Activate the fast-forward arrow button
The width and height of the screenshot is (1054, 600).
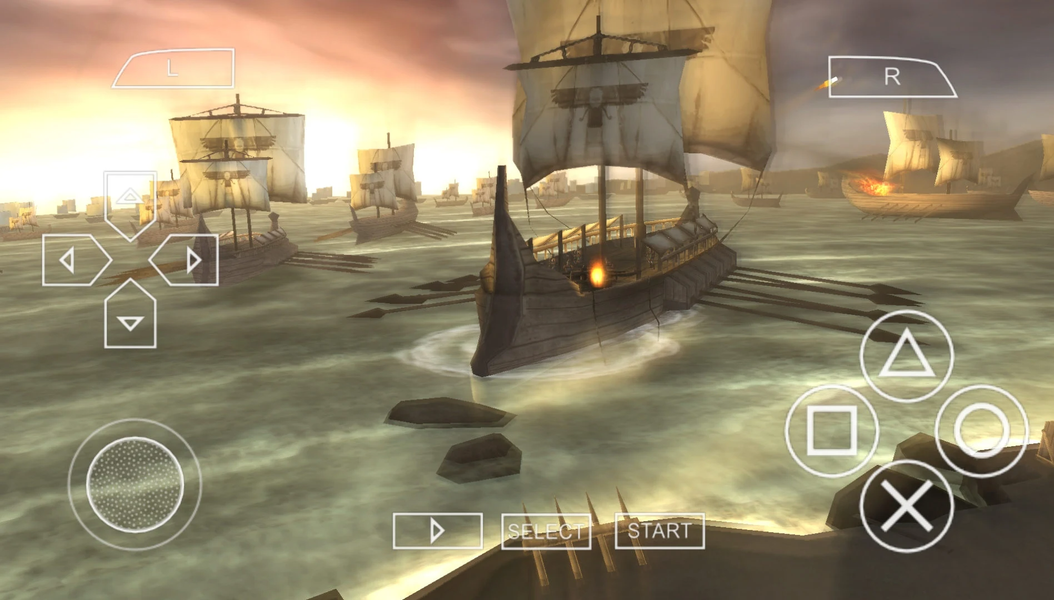tap(437, 531)
